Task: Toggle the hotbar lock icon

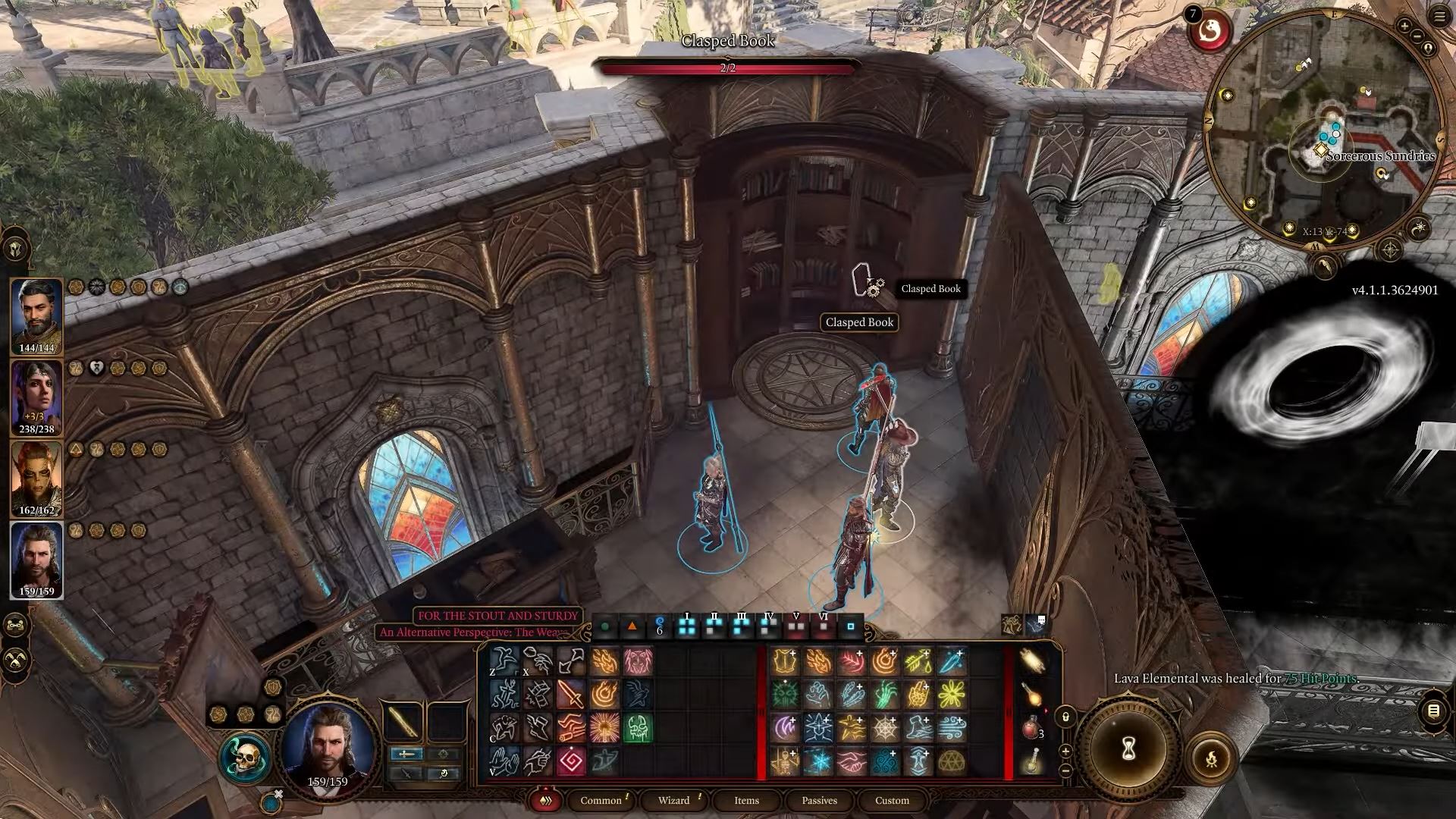Action: click(1065, 717)
